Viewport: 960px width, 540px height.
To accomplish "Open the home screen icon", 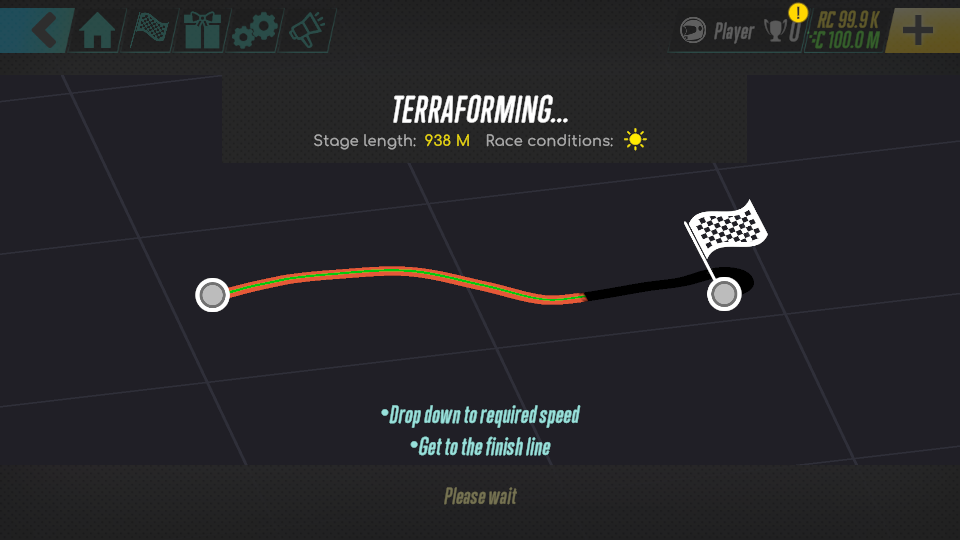I will tap(97, 31).
